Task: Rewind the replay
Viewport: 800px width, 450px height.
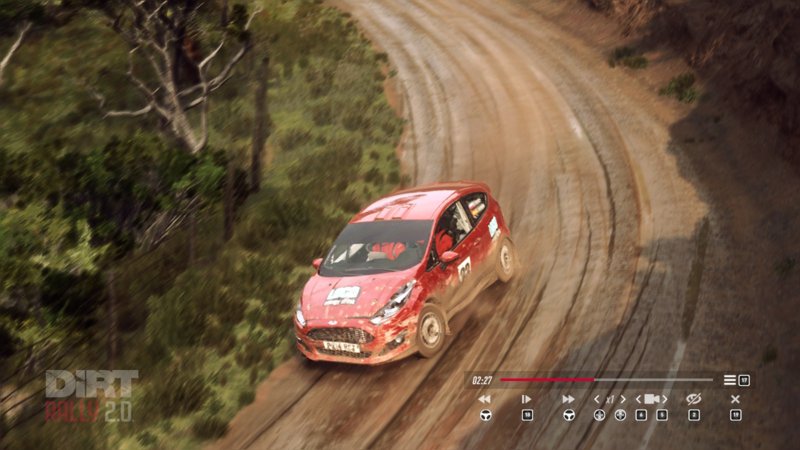Action: 485,399
